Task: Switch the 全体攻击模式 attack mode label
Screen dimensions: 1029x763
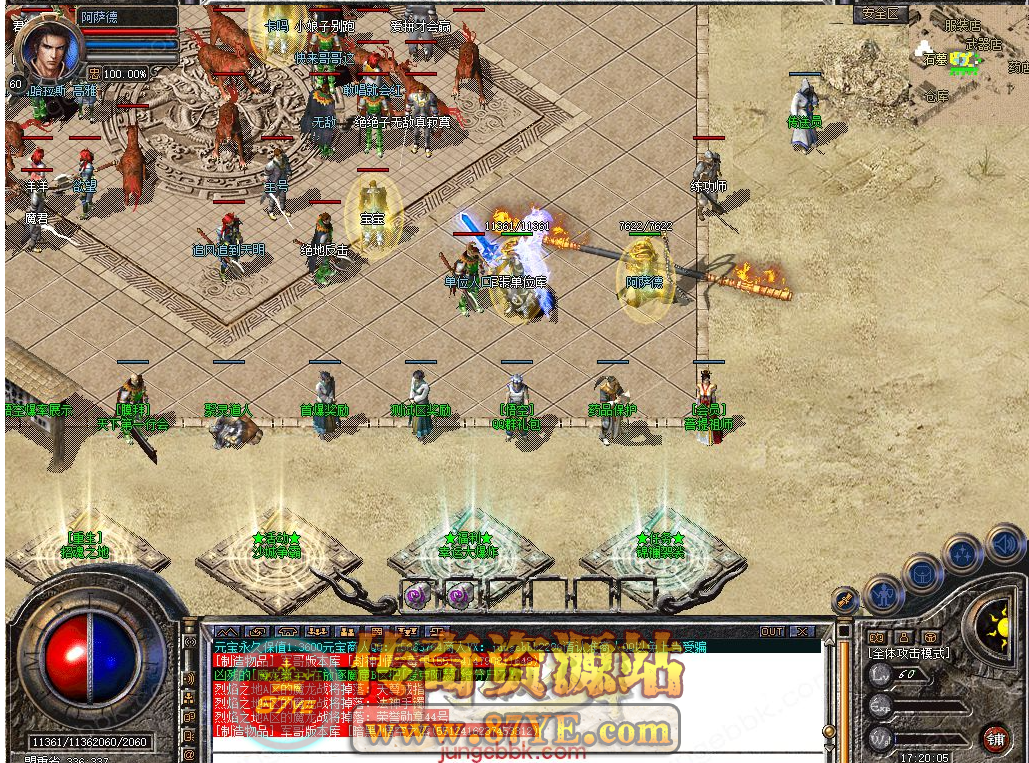Action: click(909, 653)
